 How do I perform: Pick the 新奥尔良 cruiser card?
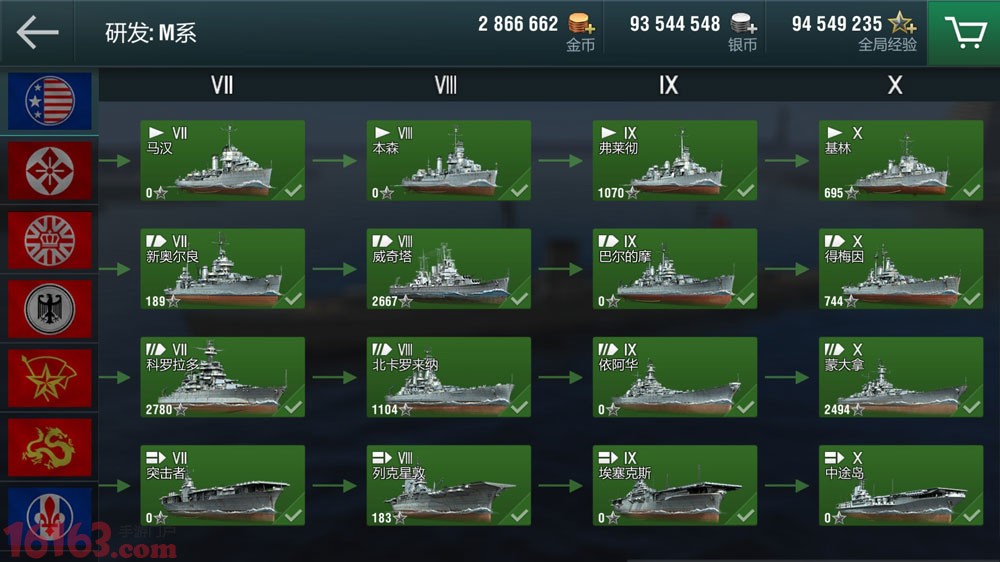[223, 269]
